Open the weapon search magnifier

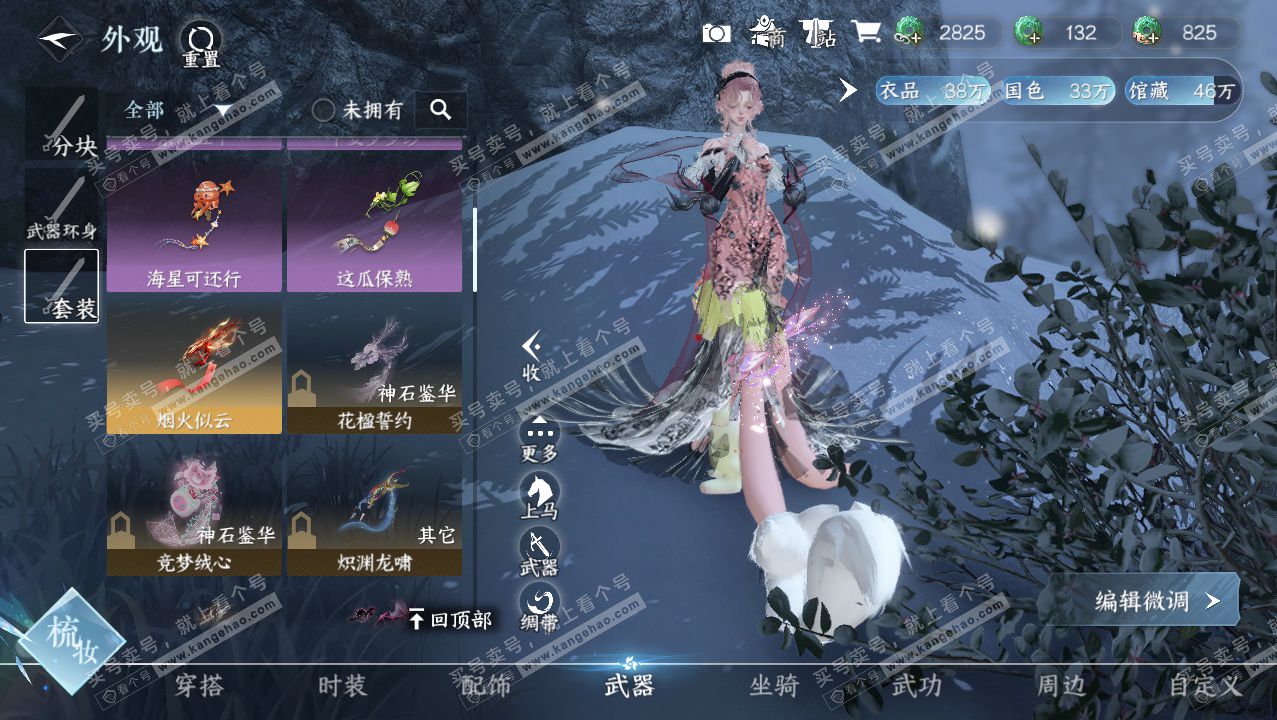tap(441, 110)
